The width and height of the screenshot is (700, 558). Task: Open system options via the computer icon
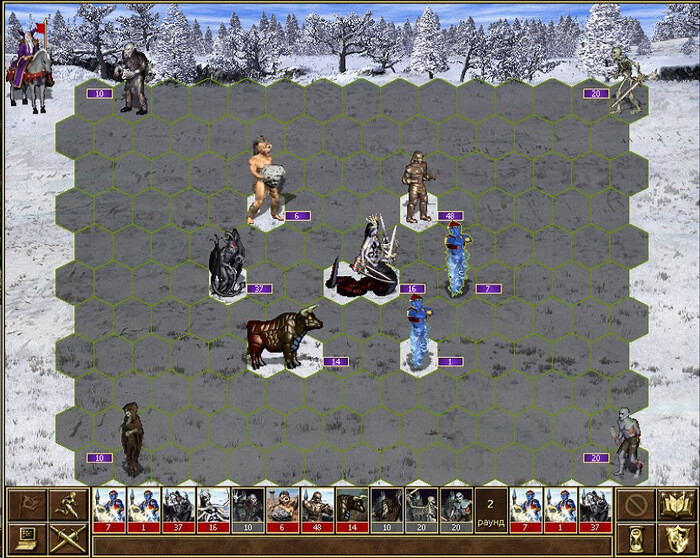click(26, 537)
